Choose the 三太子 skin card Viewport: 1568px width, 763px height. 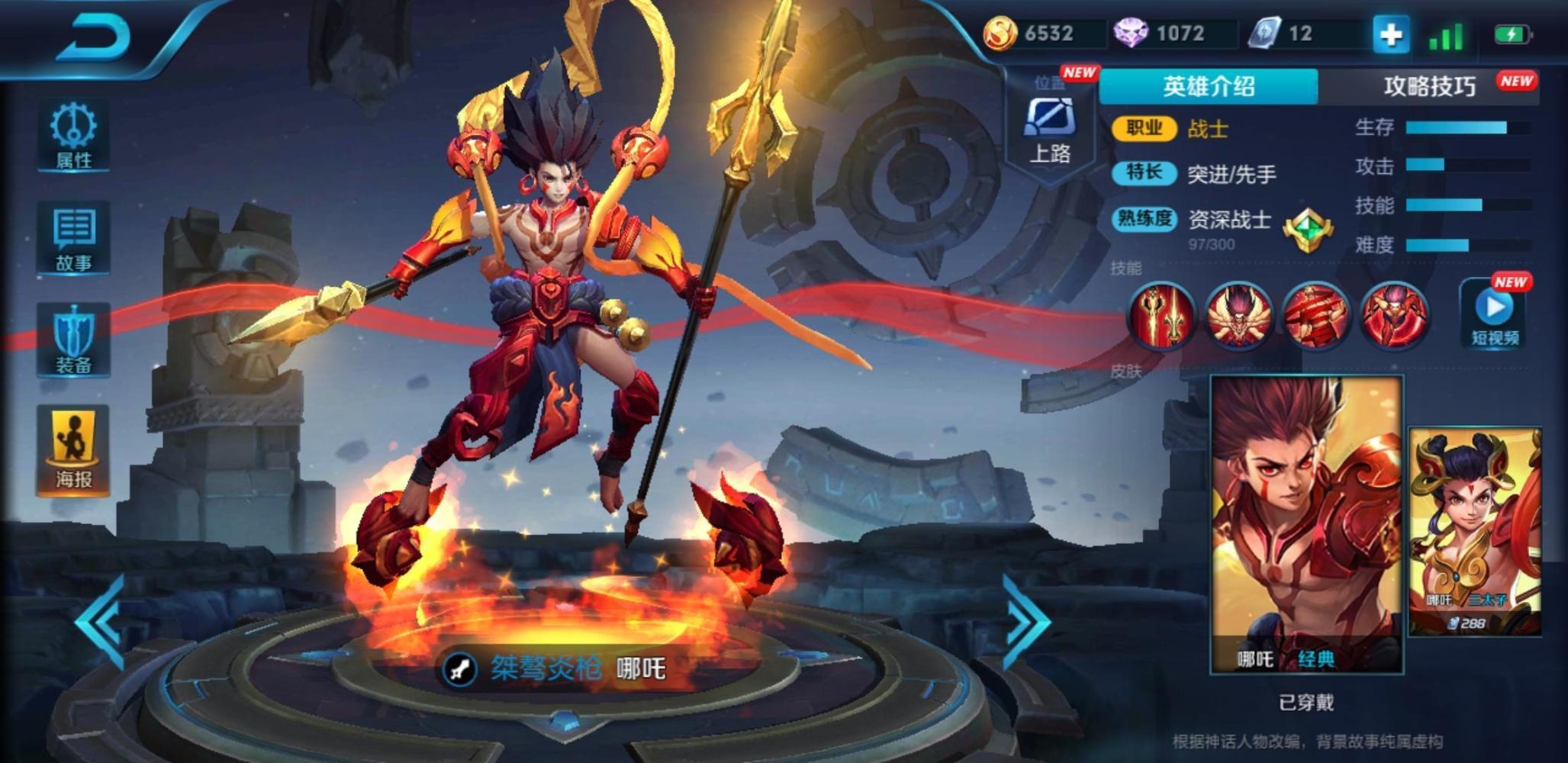pos(1474,531)
